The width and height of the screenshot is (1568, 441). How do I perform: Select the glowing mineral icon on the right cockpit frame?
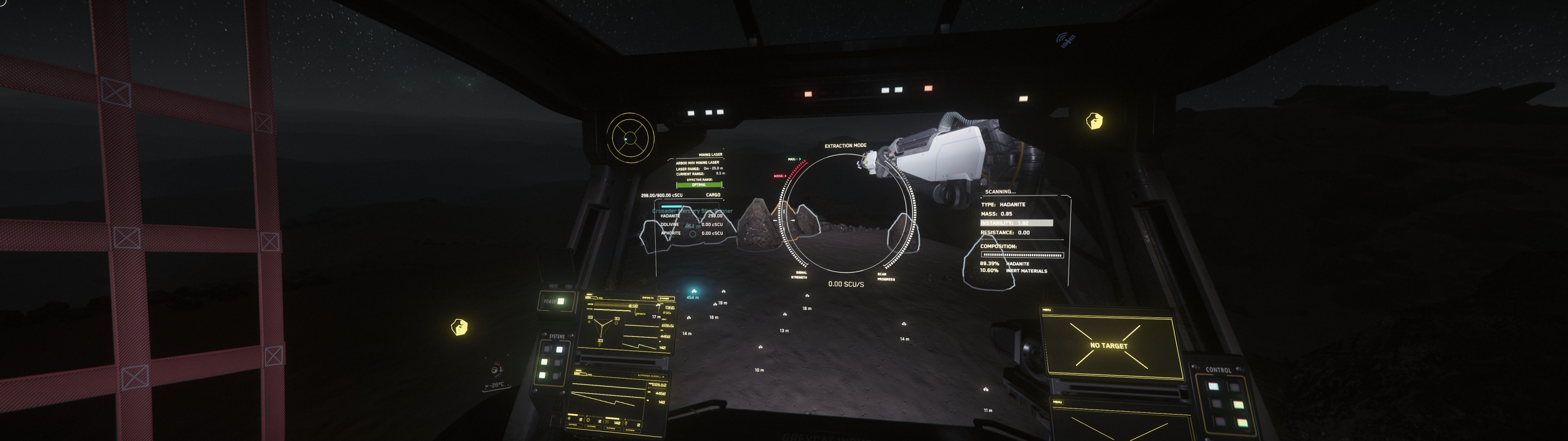[1094, 120]
